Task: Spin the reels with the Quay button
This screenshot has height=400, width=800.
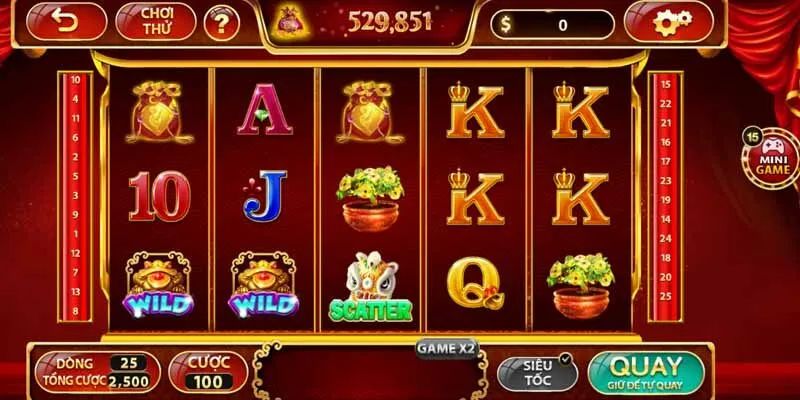Action: point(646,372)
